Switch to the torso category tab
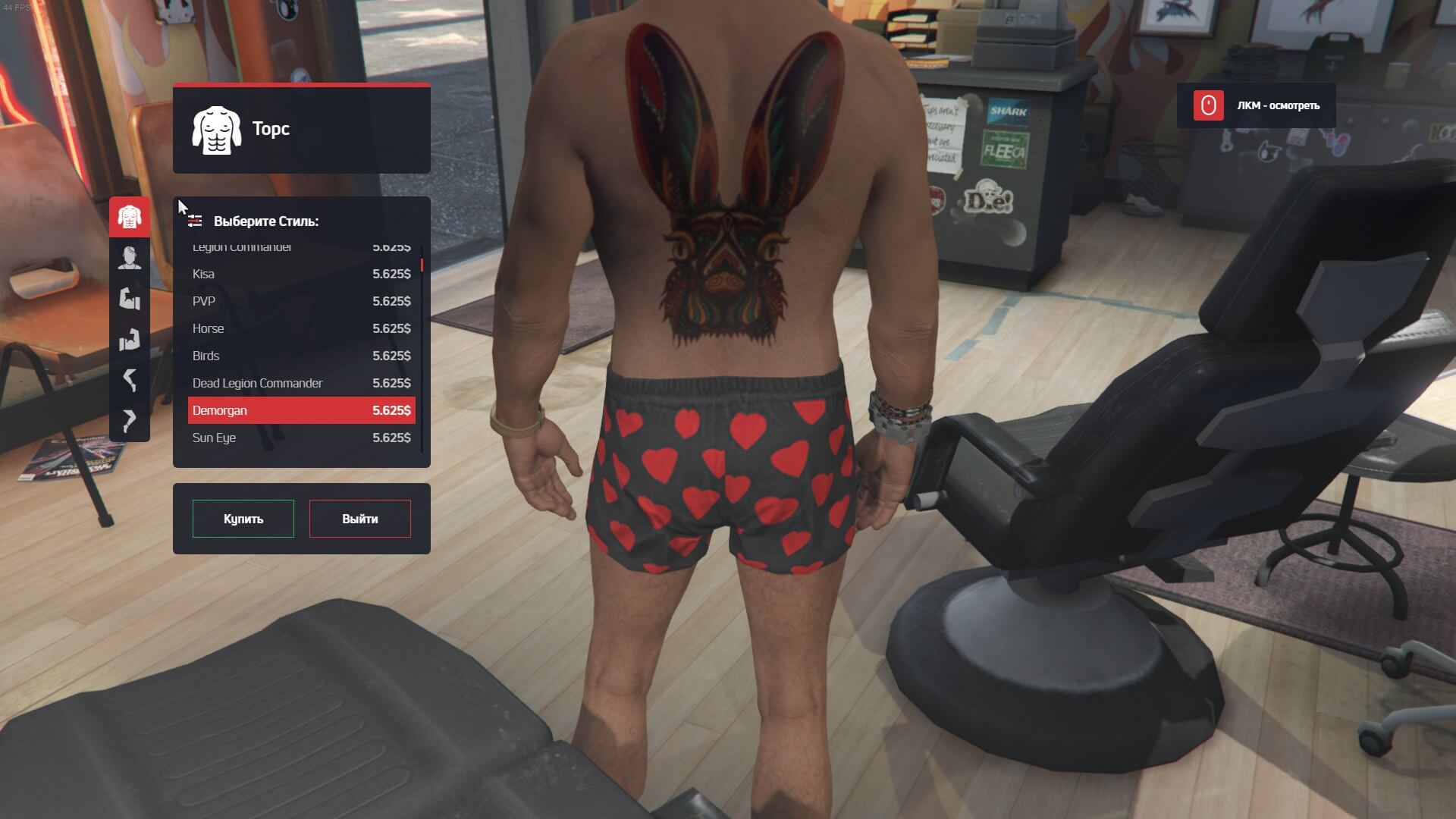Screen dimensions: 1456x819 pyautogui.click(x=130, y=217)
